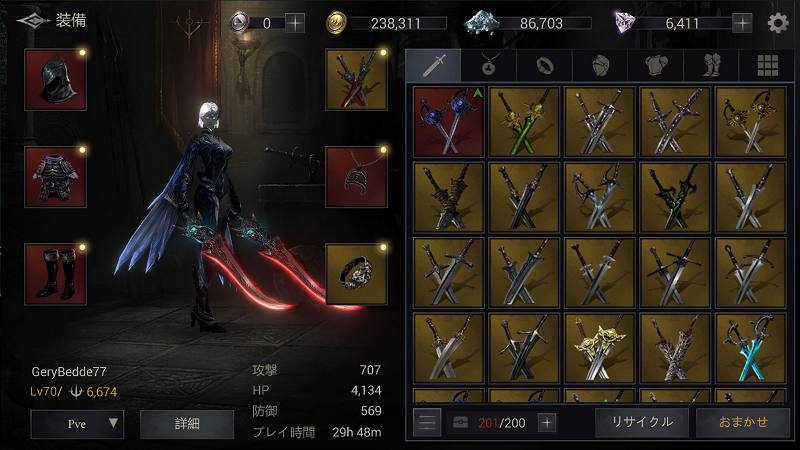Switch to the necklace tab

click(x=488, y=65)
